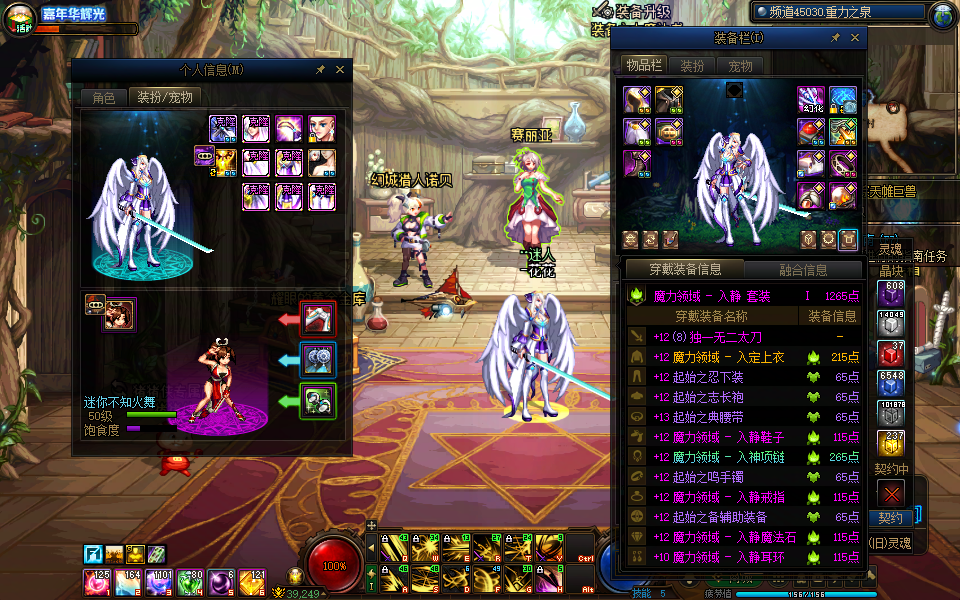The height and width of the screenshot is (600, 960).
Task: Use the green potion with count 80
Action: pyautogui.click(x=190, y=582)
